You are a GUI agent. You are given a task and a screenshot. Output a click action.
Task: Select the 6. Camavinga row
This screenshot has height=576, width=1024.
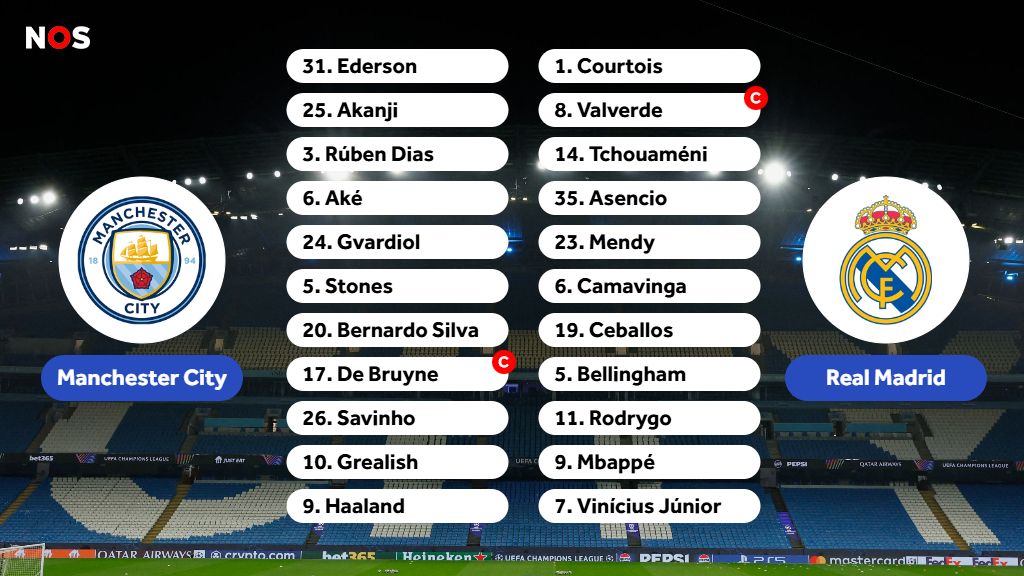tap(649, 286)
